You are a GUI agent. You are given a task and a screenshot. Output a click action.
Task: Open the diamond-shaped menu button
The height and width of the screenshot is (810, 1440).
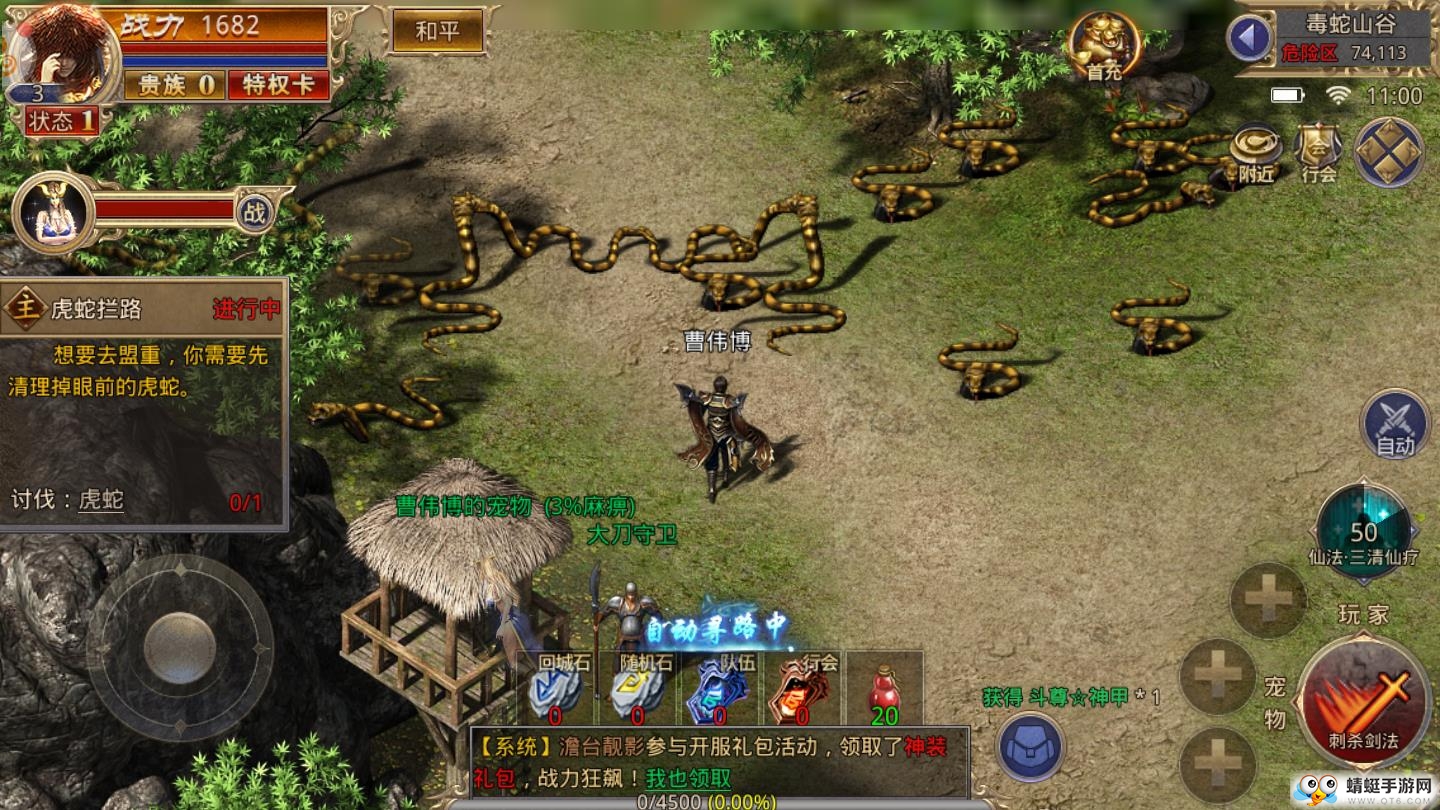[x=1389, y=152]
